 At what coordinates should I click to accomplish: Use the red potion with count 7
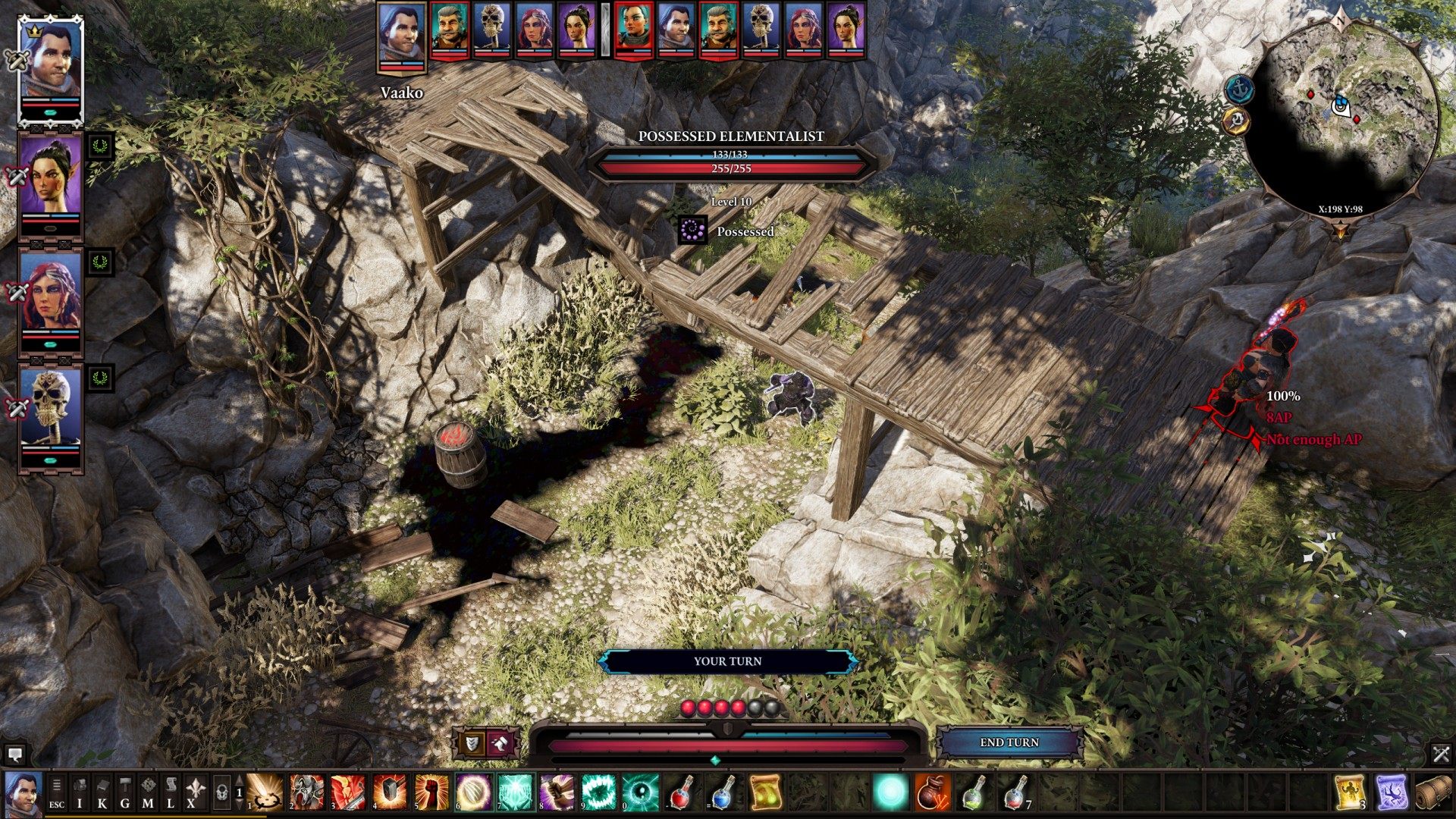click(x=1015, y=792)
